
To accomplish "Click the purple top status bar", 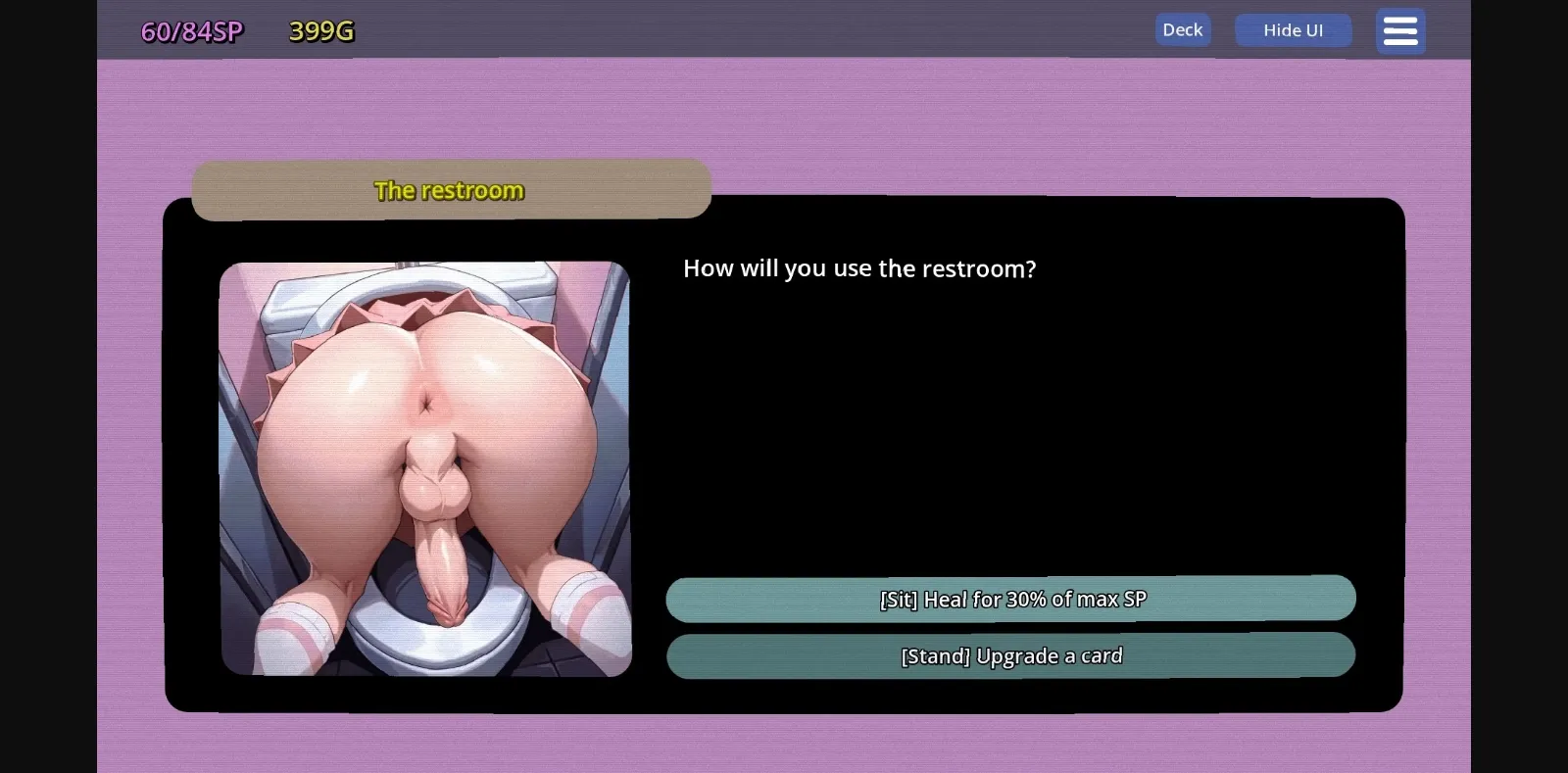I will [x=784, y=29].
